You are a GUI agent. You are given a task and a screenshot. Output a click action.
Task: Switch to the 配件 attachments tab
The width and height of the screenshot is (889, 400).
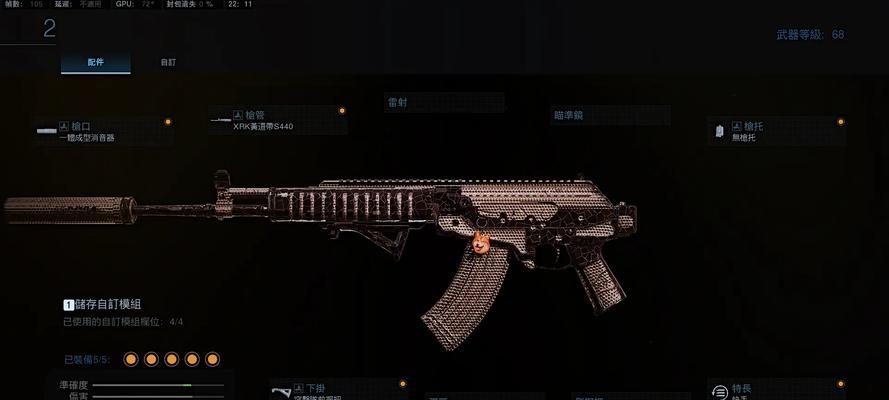(95, 62)
